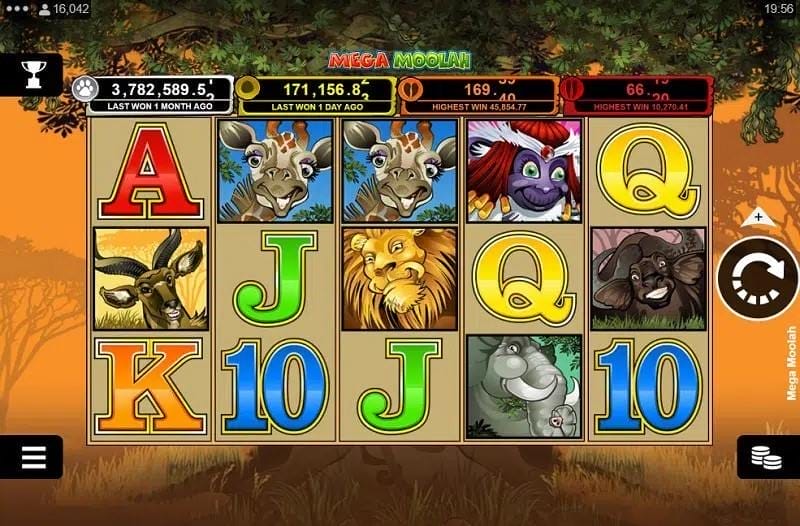Open the bet settings coin stack

click(x=767, y=457)
